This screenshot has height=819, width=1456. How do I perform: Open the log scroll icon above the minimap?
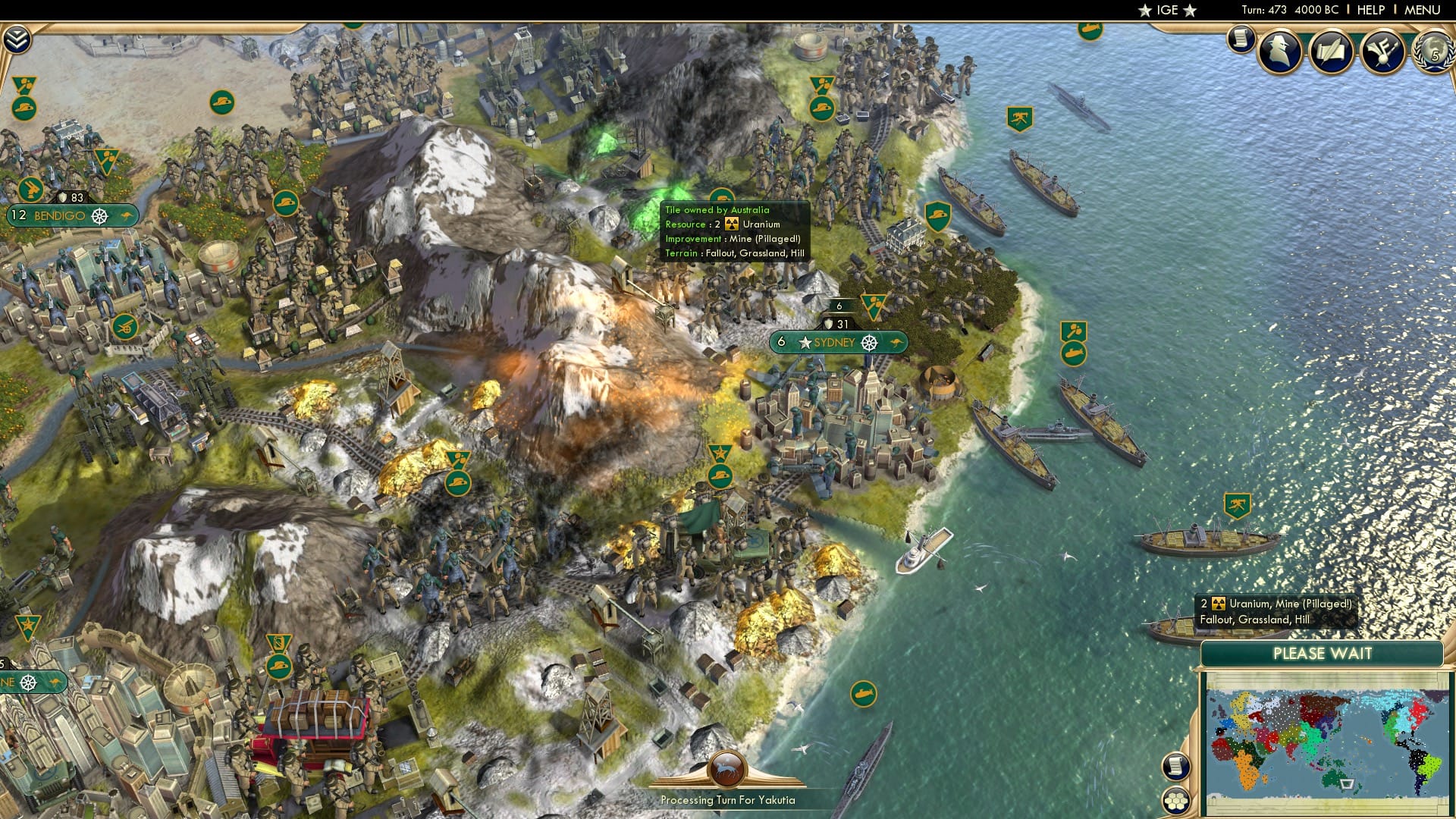[x=1176, y=766]
